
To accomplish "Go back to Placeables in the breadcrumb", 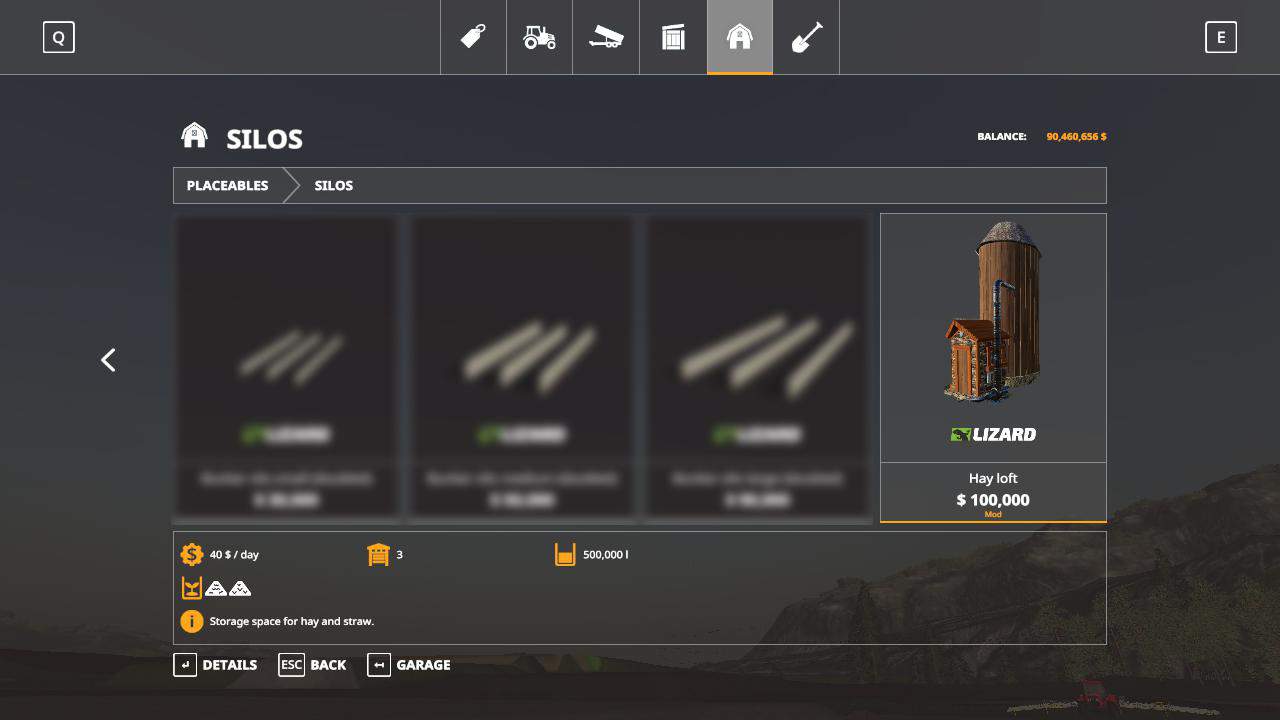I will 227,185.
